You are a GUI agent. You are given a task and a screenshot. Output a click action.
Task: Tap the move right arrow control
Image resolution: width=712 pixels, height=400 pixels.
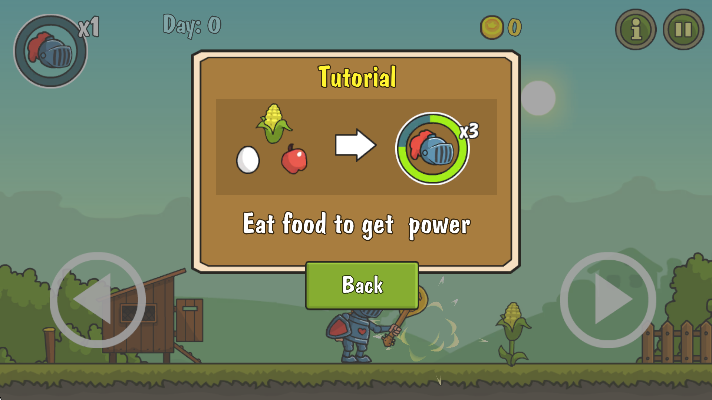pos(607,300)
